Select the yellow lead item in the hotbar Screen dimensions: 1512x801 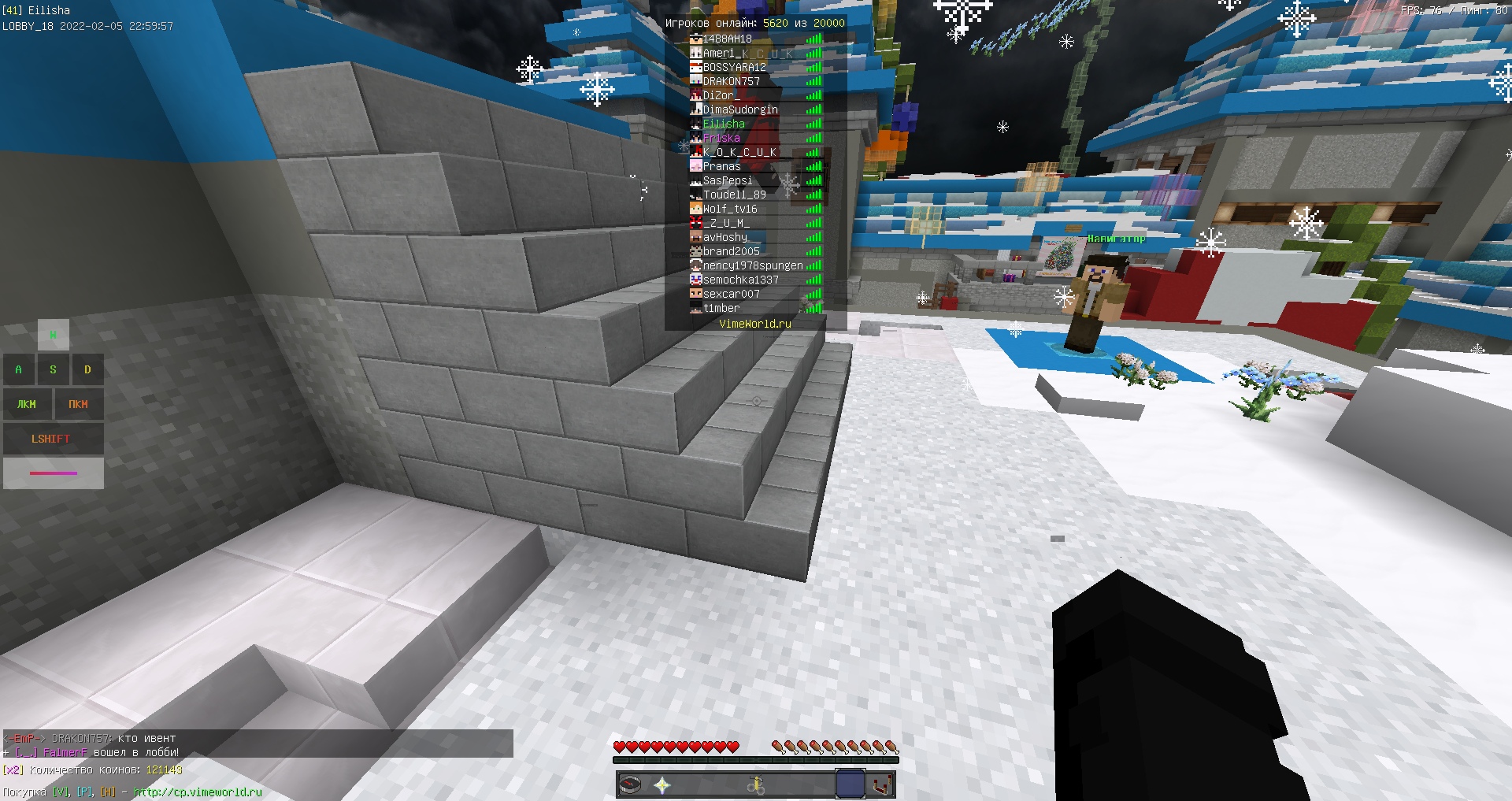pos(757,784)
